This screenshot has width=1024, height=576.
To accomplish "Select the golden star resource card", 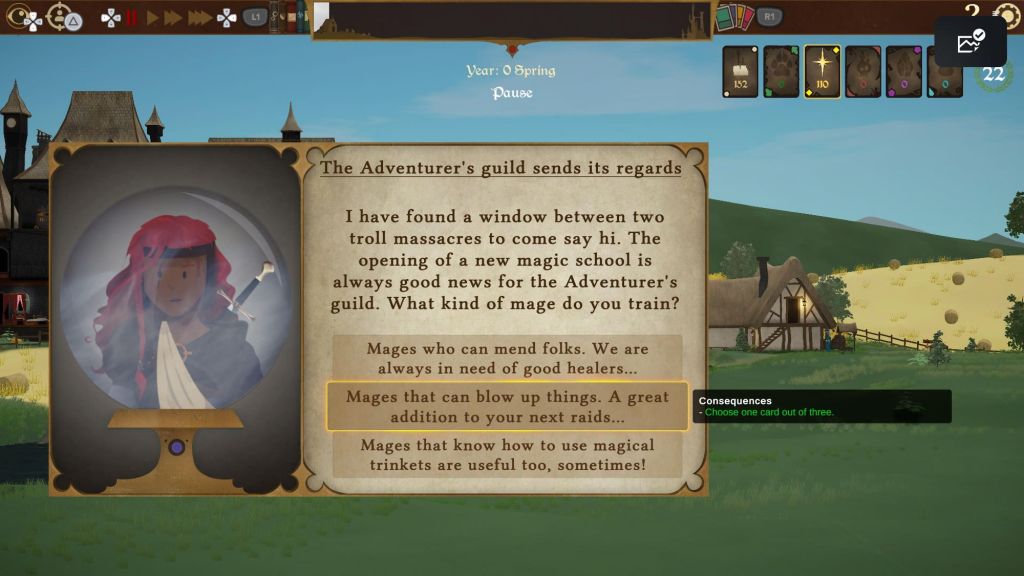I will [822, 71].
